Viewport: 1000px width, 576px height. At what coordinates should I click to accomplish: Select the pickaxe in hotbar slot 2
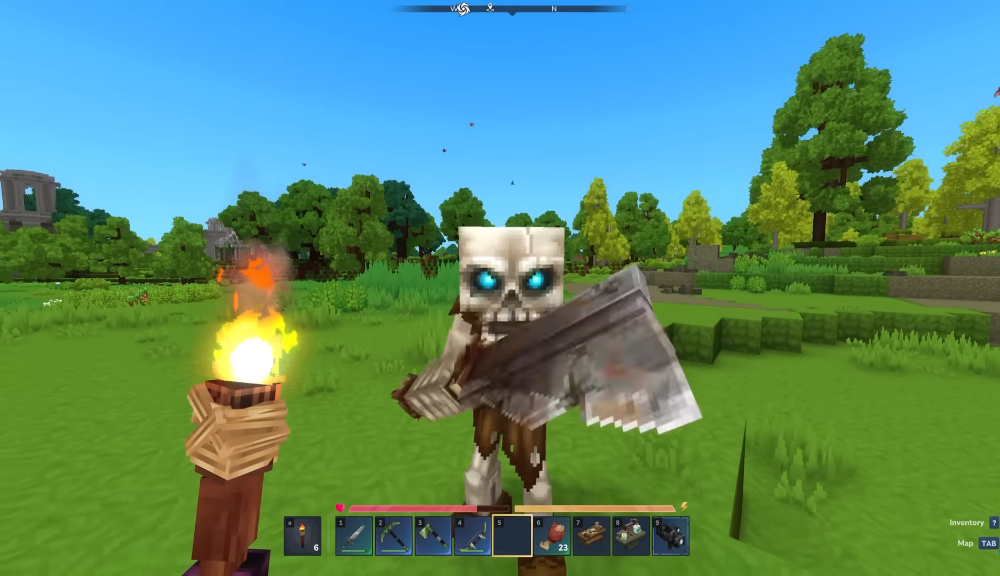coord(393,536)
